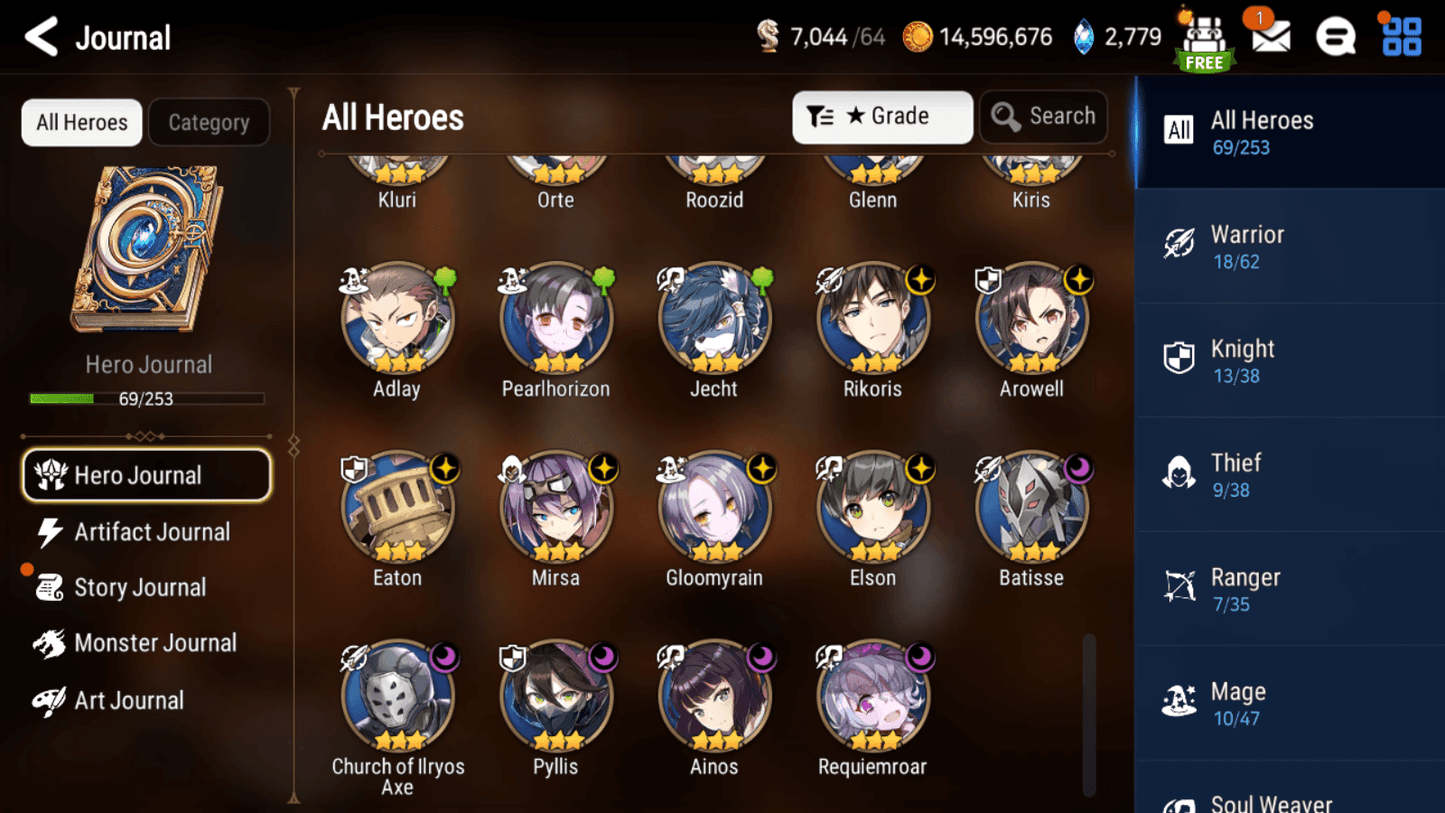Click the hero Search button
1445x813 pixels.
pos(1043,117)
